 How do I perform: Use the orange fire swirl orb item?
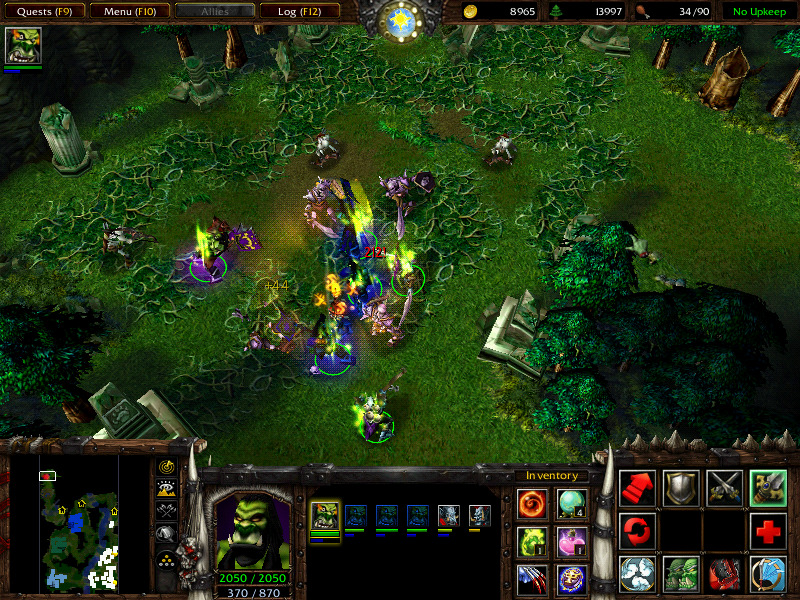(533, 502)
